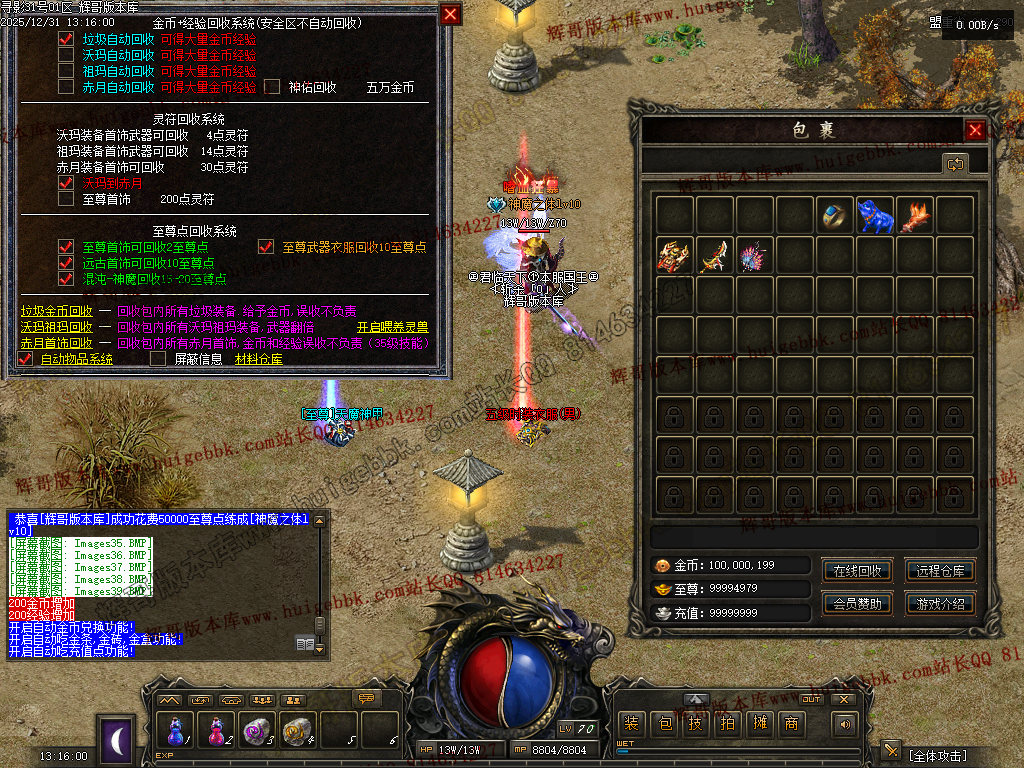
Task: Open the 商 shop button
Action: [x=791, y=724]
